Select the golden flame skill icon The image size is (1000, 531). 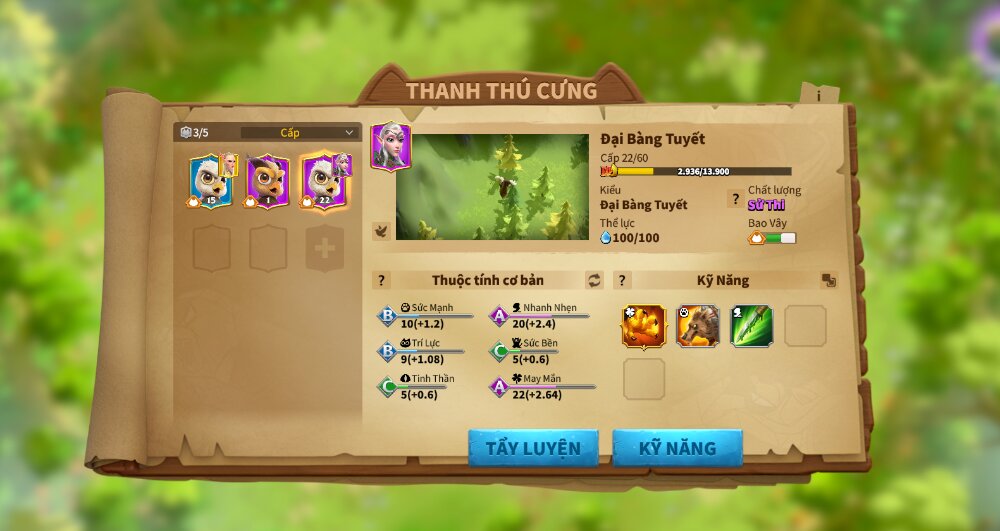pyautogui.click(x=644, y=326)
